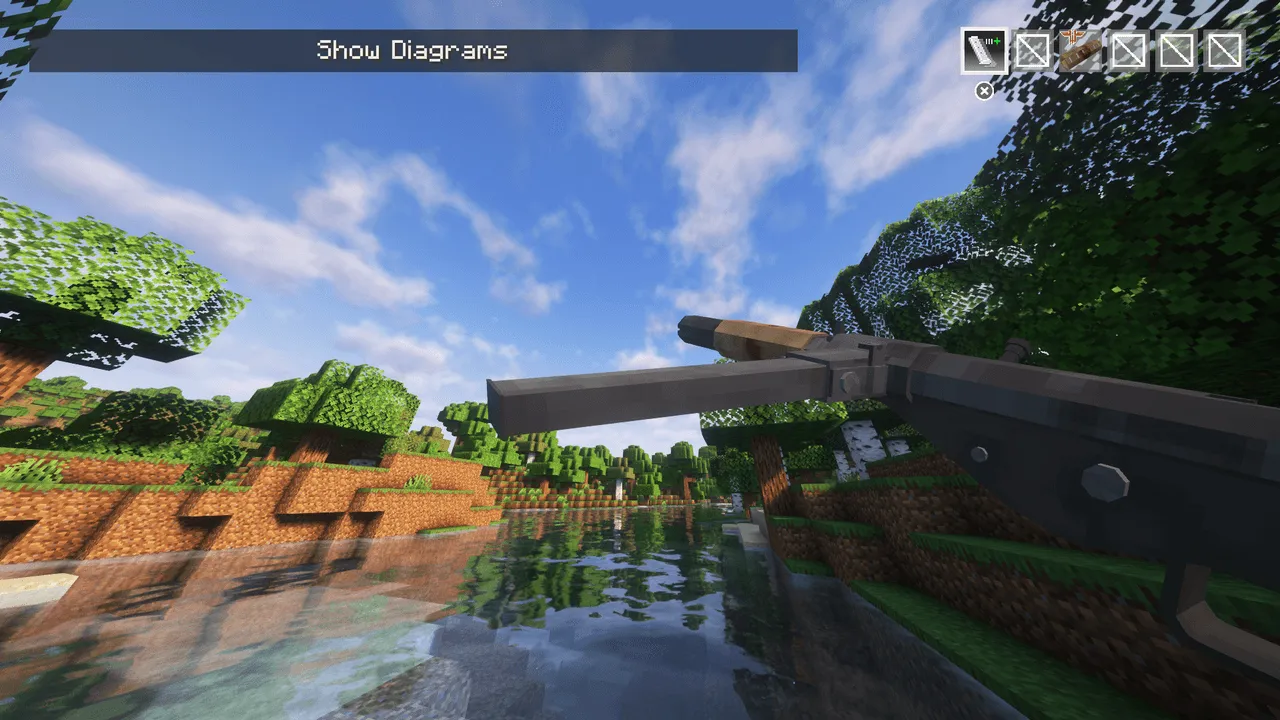1280x720 pixels.
Task: Click the green plus indicator on the magazine icon
Action: 996,41
